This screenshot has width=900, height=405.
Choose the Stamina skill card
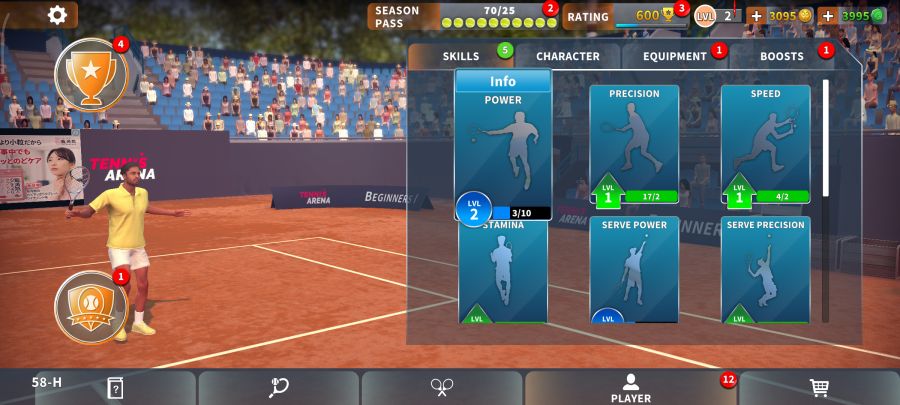503,272
